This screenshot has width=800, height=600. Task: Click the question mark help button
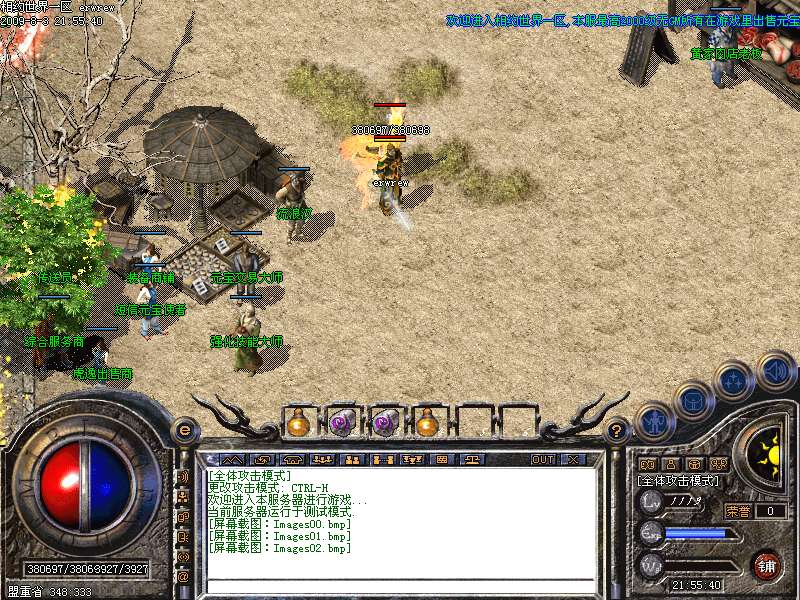[617, 431]
